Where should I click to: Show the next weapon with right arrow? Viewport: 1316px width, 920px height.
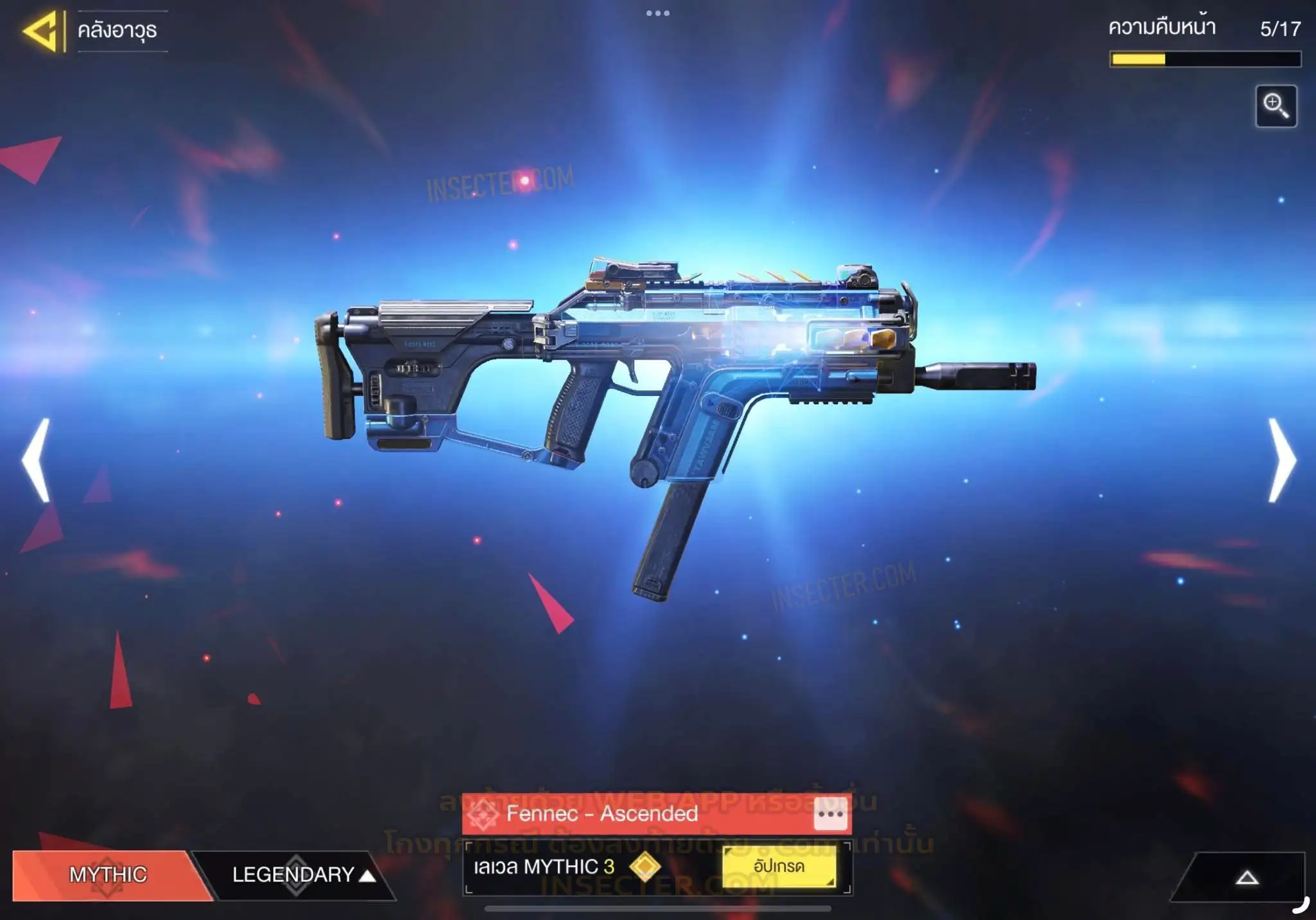coord(1281,460)
